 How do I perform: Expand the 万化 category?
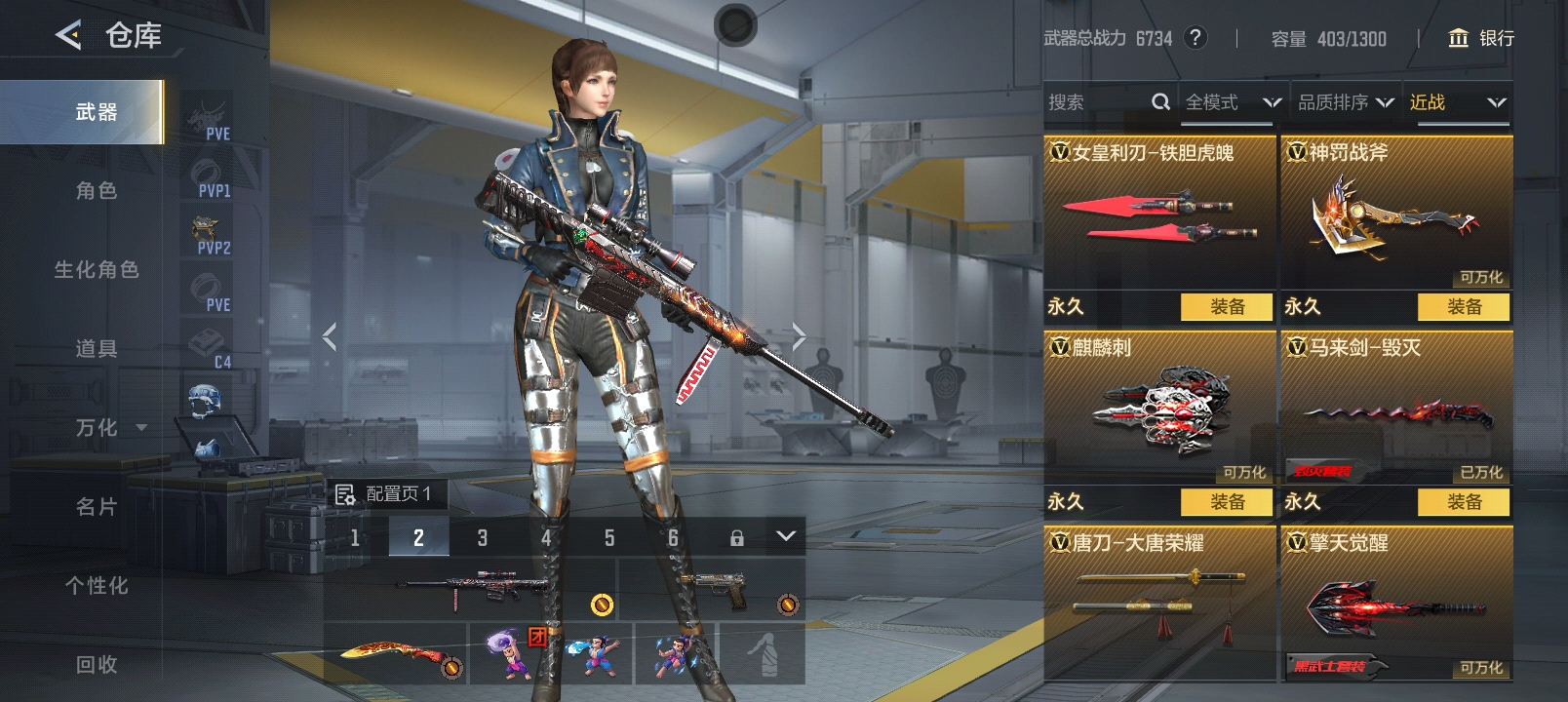(x=110, y=428)
